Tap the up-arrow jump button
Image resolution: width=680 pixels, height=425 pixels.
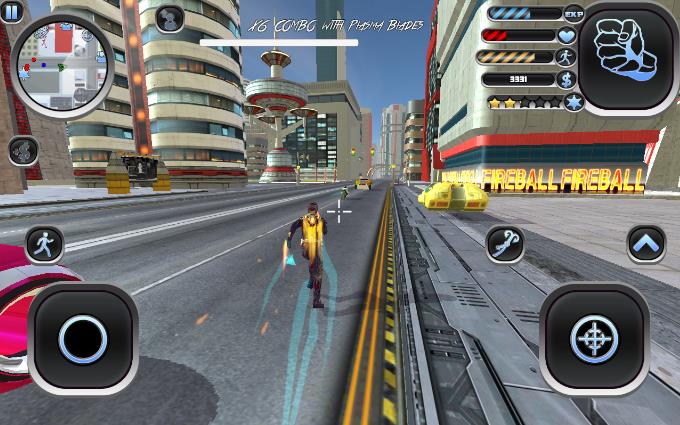(x=646, y=243)
